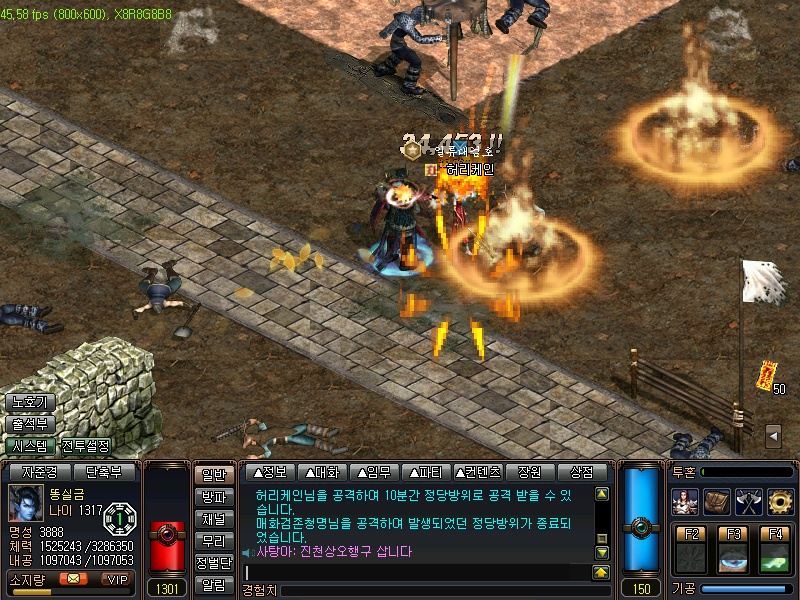
Task: Switch chat to 방파 channel
Action: tap(213, 497)
